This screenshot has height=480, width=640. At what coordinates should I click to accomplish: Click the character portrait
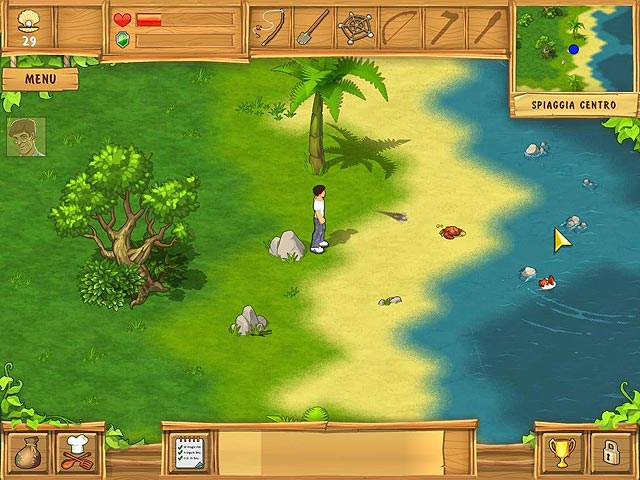click(x=26, y=137)
